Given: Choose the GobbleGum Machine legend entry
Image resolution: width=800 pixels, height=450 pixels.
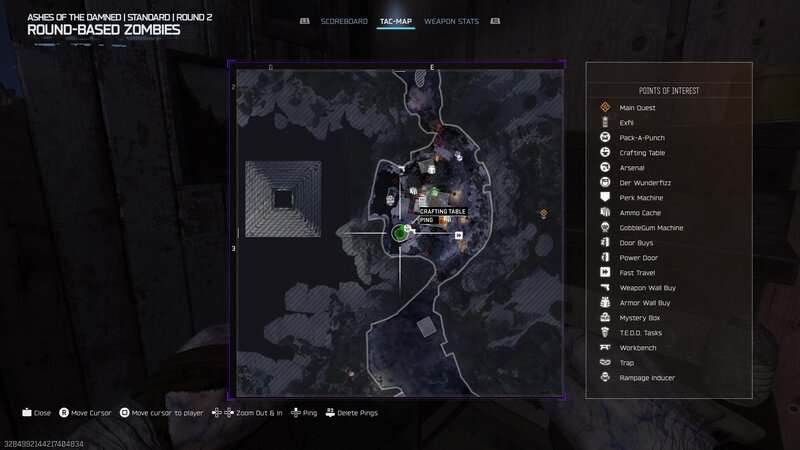Looking at the screenshot, I should click(x=651, y=228).
